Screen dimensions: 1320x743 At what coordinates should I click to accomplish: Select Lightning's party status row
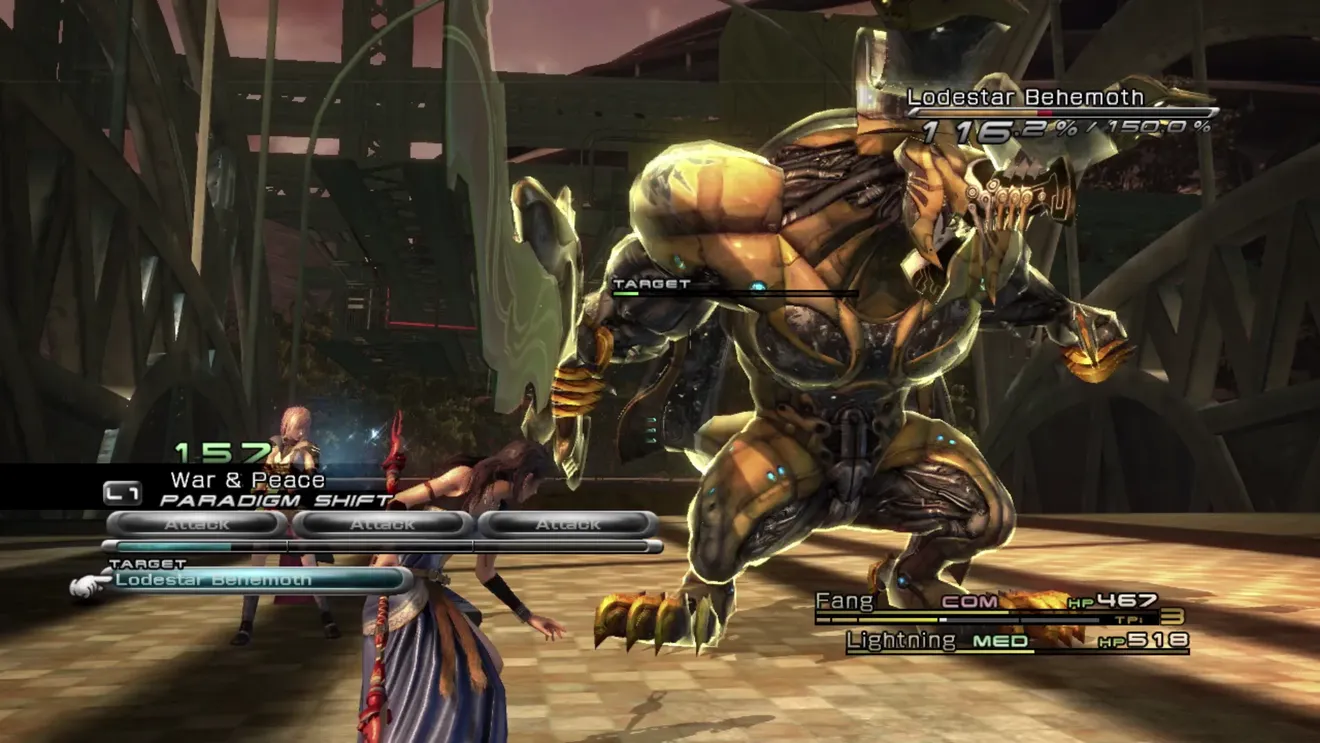pos(1017,641)
